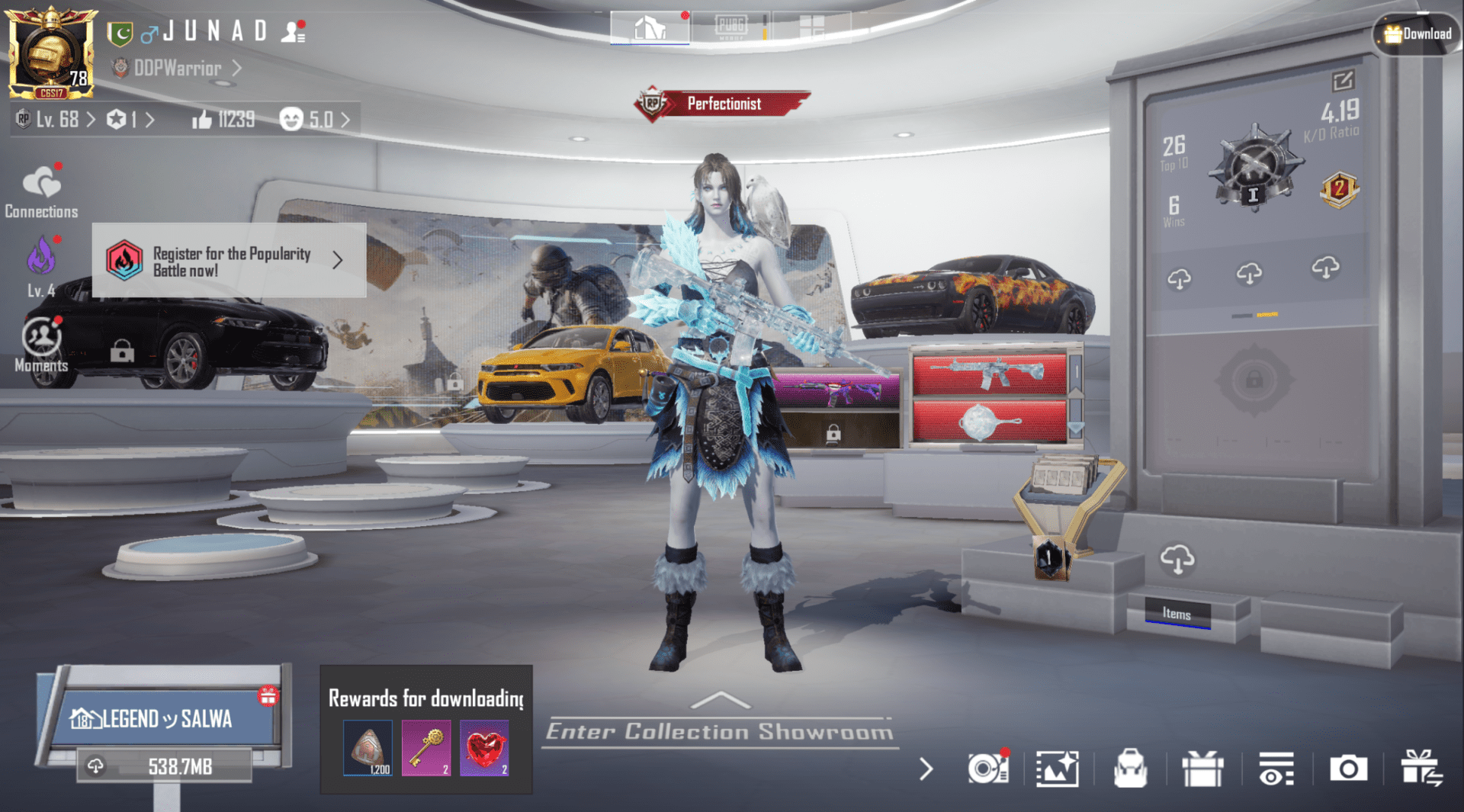Open the backpack inventory icon
The image size is (1464, 812).
pyautogui.click(x=1132, y=769)
